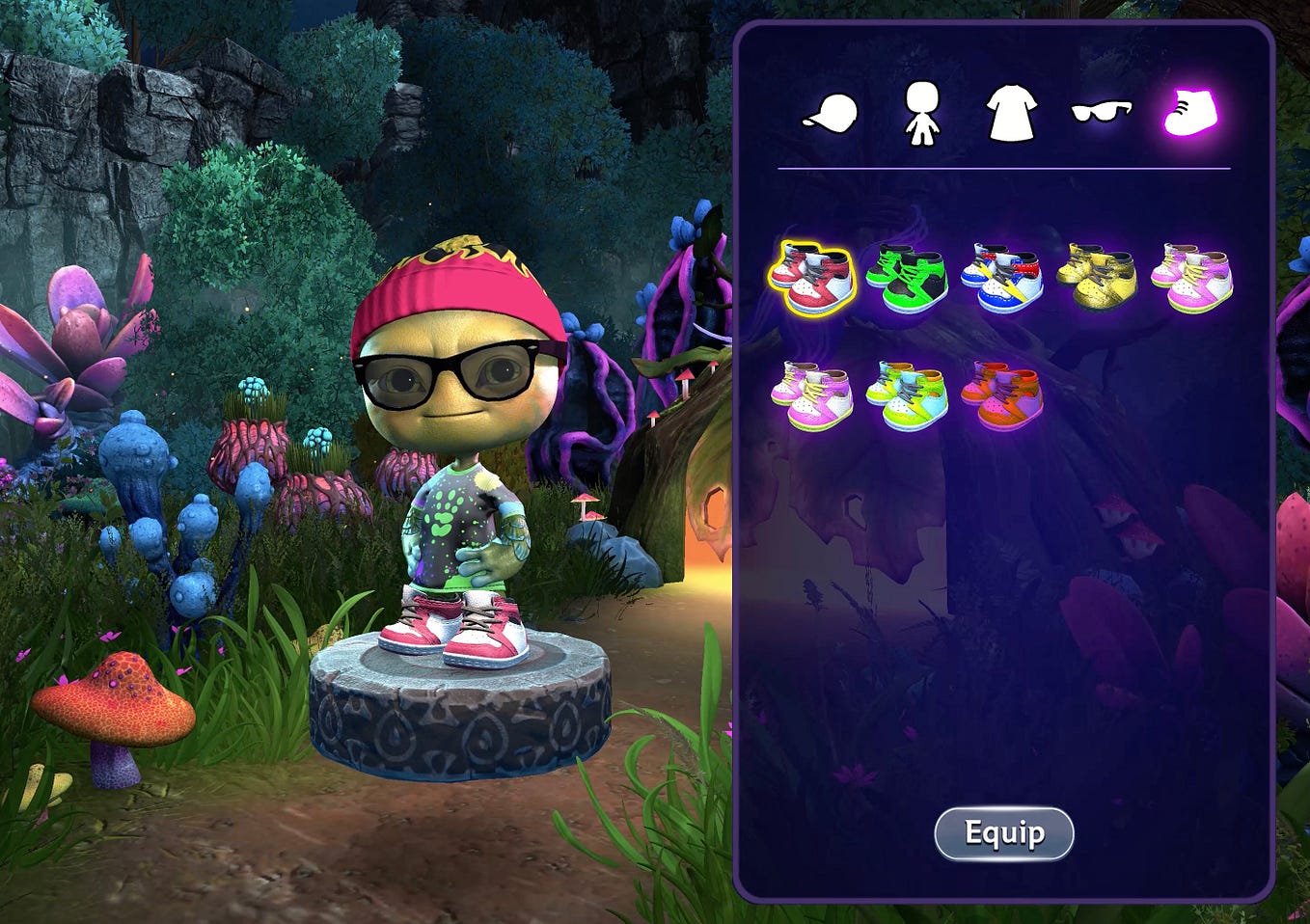Select the shirt clothing tab
This screenshot has height=924, width=1310.
point(1011,114)
